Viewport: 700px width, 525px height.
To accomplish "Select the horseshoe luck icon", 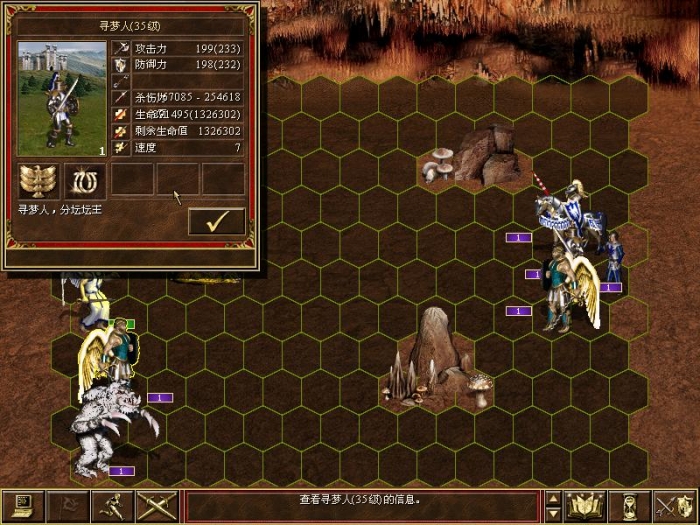I will 85,180.
